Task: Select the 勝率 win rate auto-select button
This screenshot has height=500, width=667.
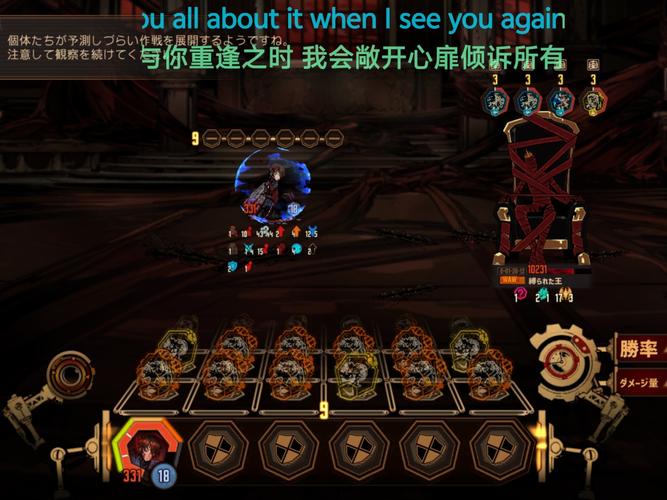Action: tap(639, 349)
